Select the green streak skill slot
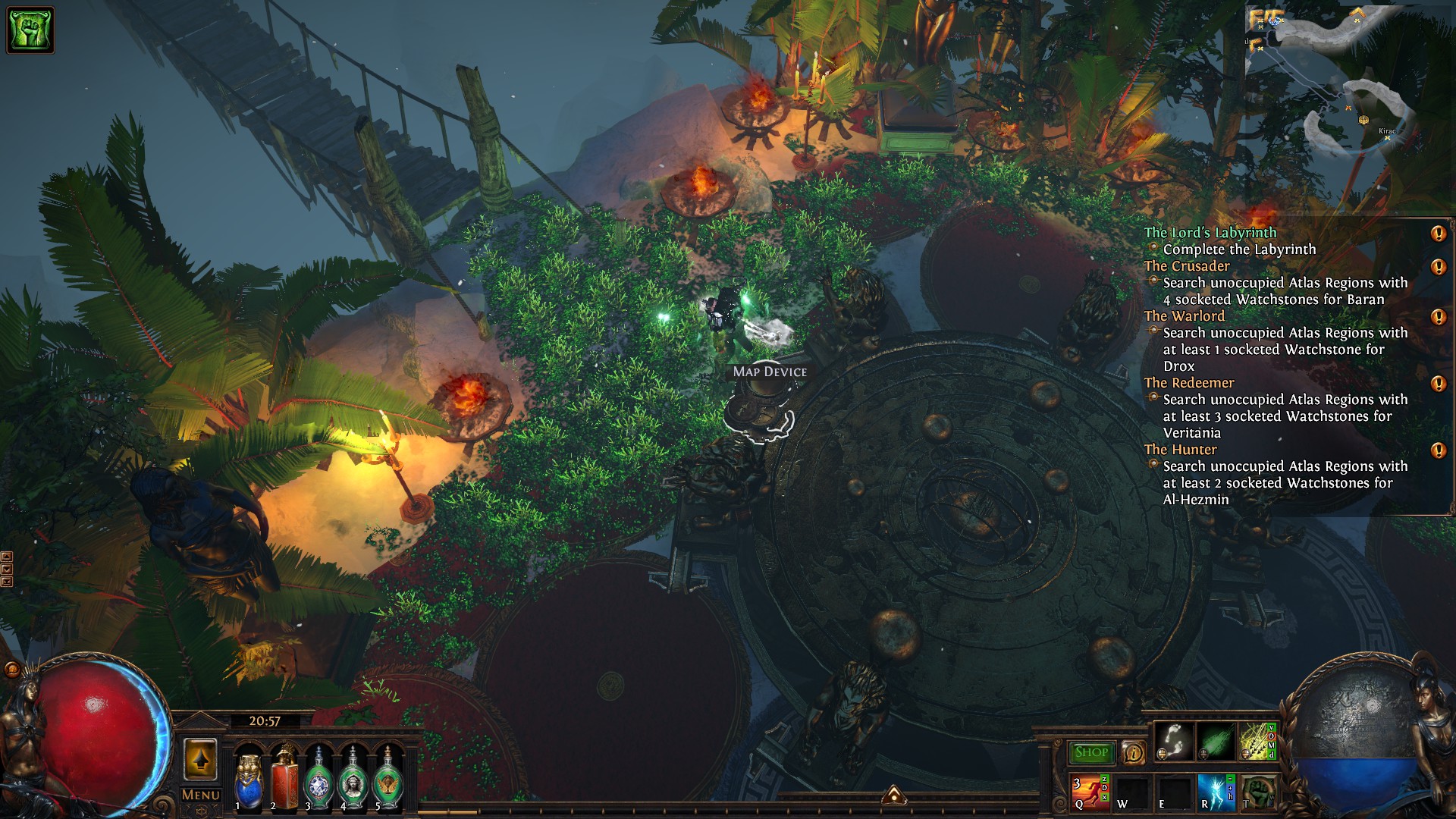1456x819 pixels. pyautogui.click(x=1216, y=741)
